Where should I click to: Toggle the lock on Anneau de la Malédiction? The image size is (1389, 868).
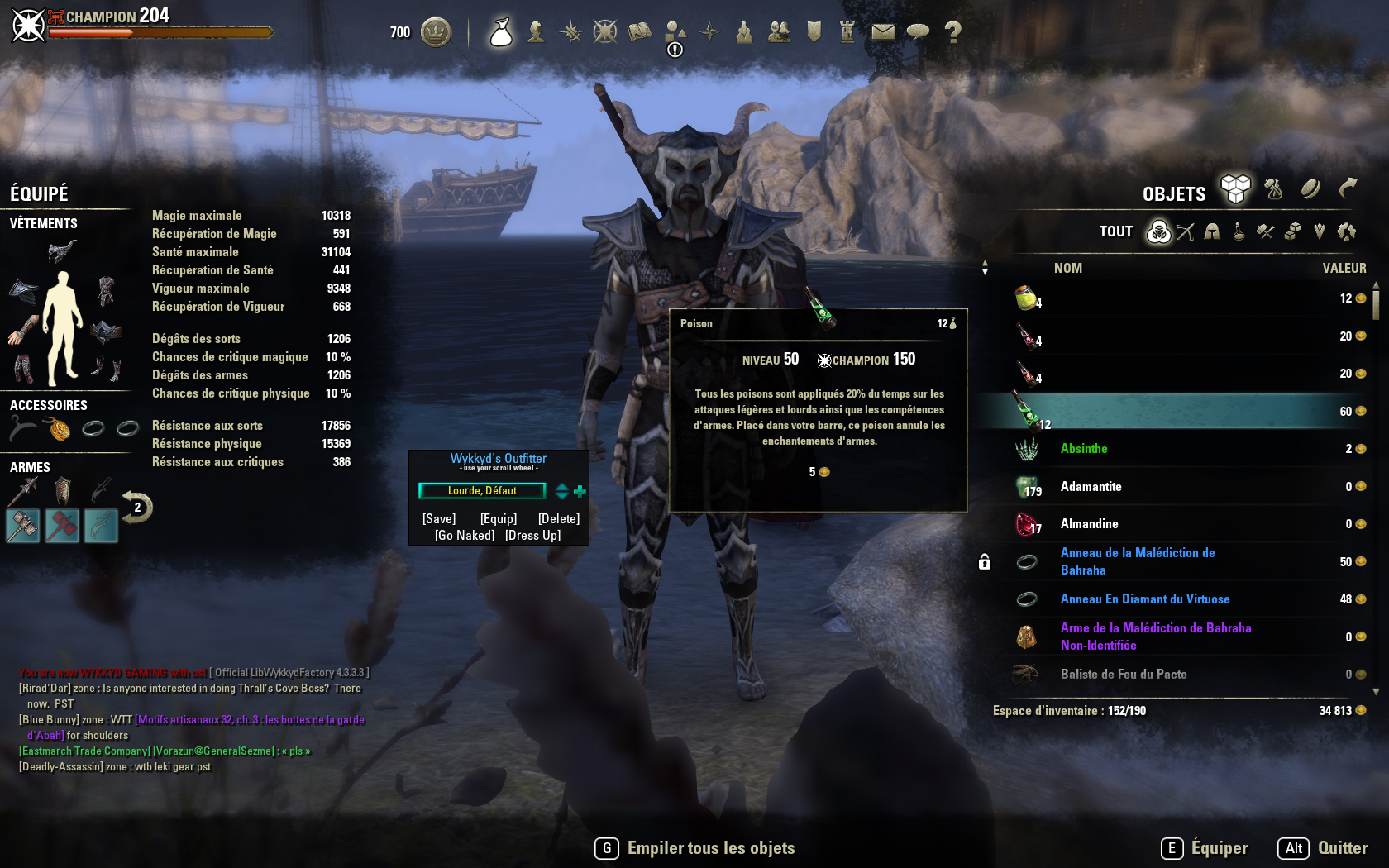click(984, 561)
